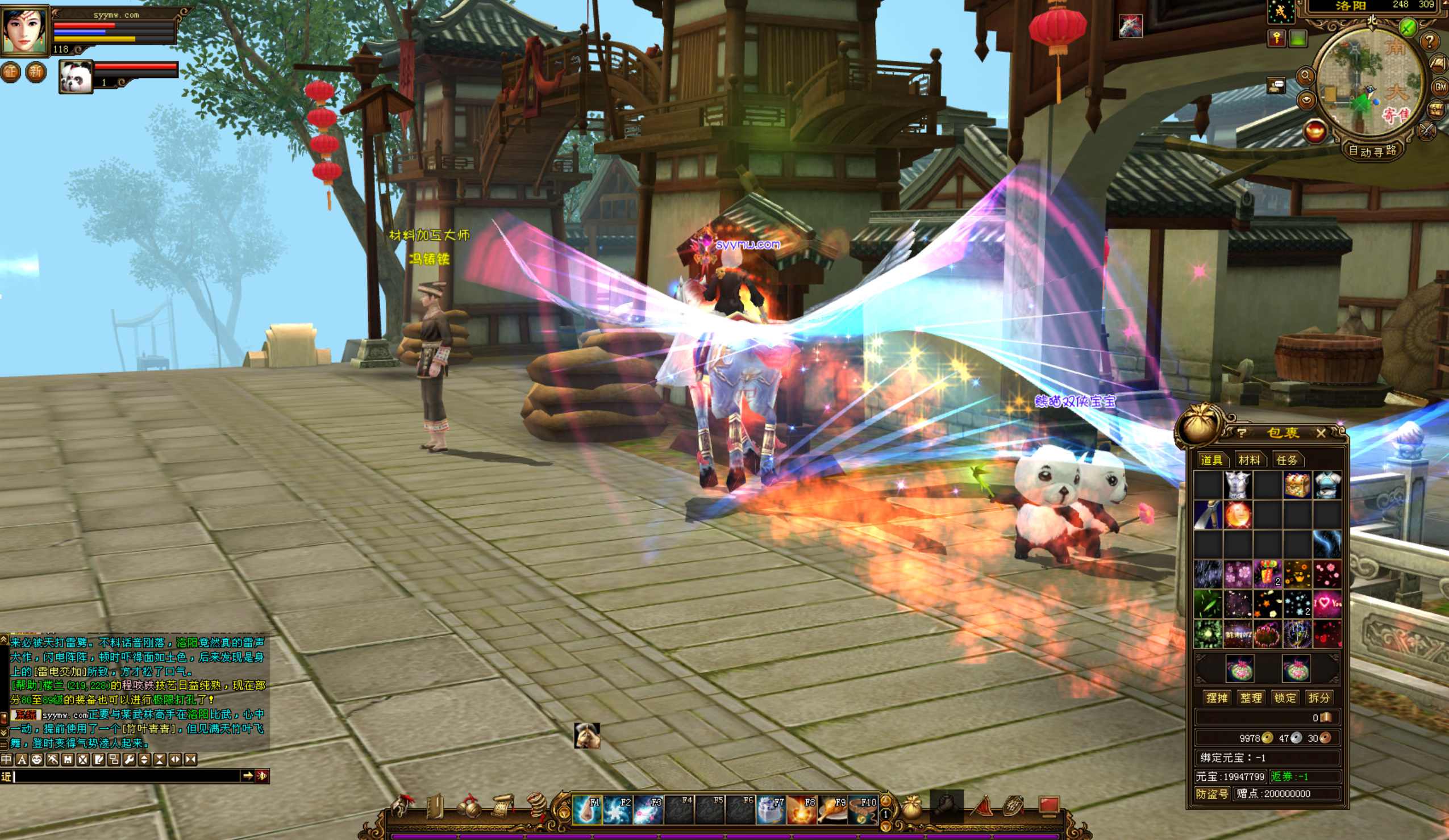Image resolution: width=1449 pixels, height=840 pixels.
Task: Select the panda pet portrait
Action: pos(76,77)
